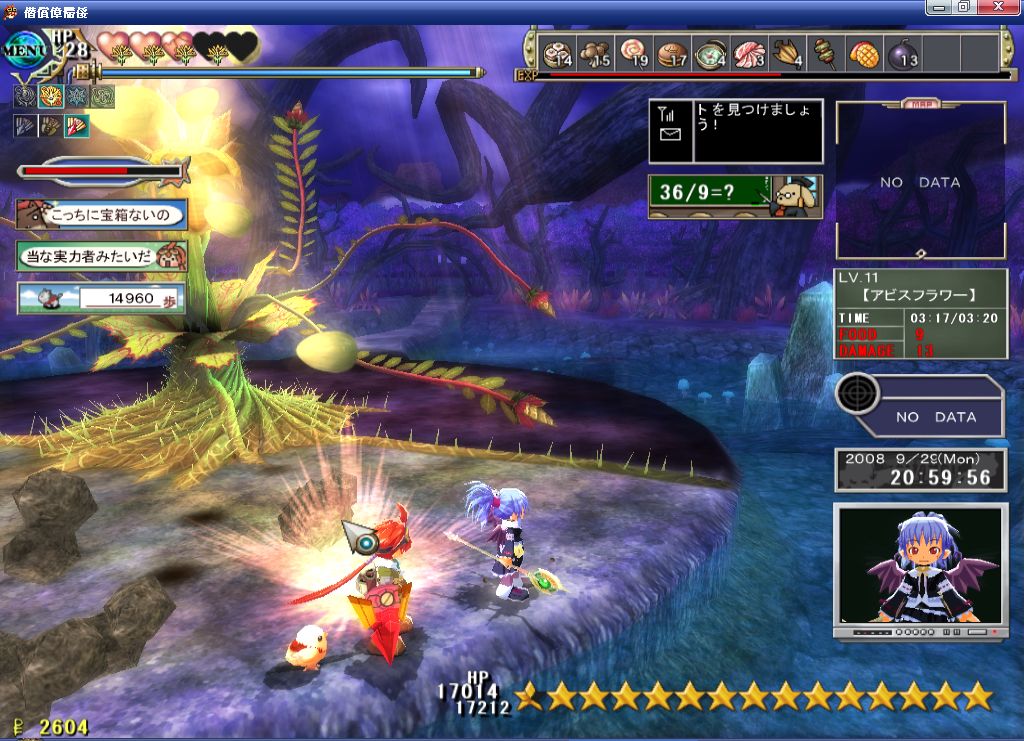Select the highlighted red fan weapon icon

(77, 126)
